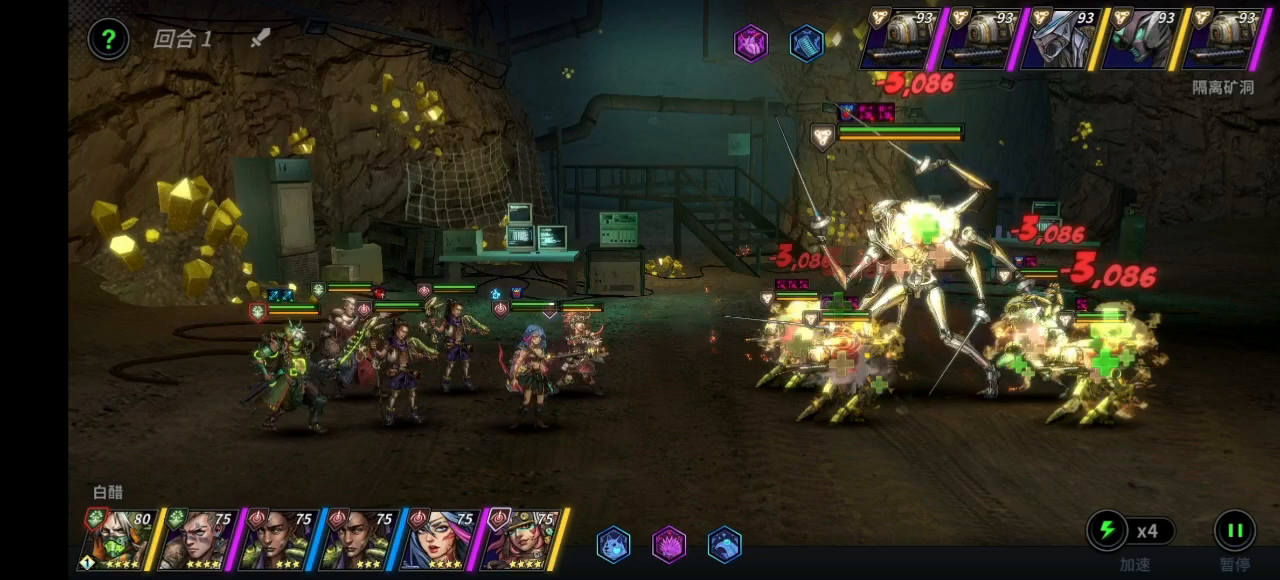Select the capped red-haired hero portrait
1280x580 pixels.
520,539
